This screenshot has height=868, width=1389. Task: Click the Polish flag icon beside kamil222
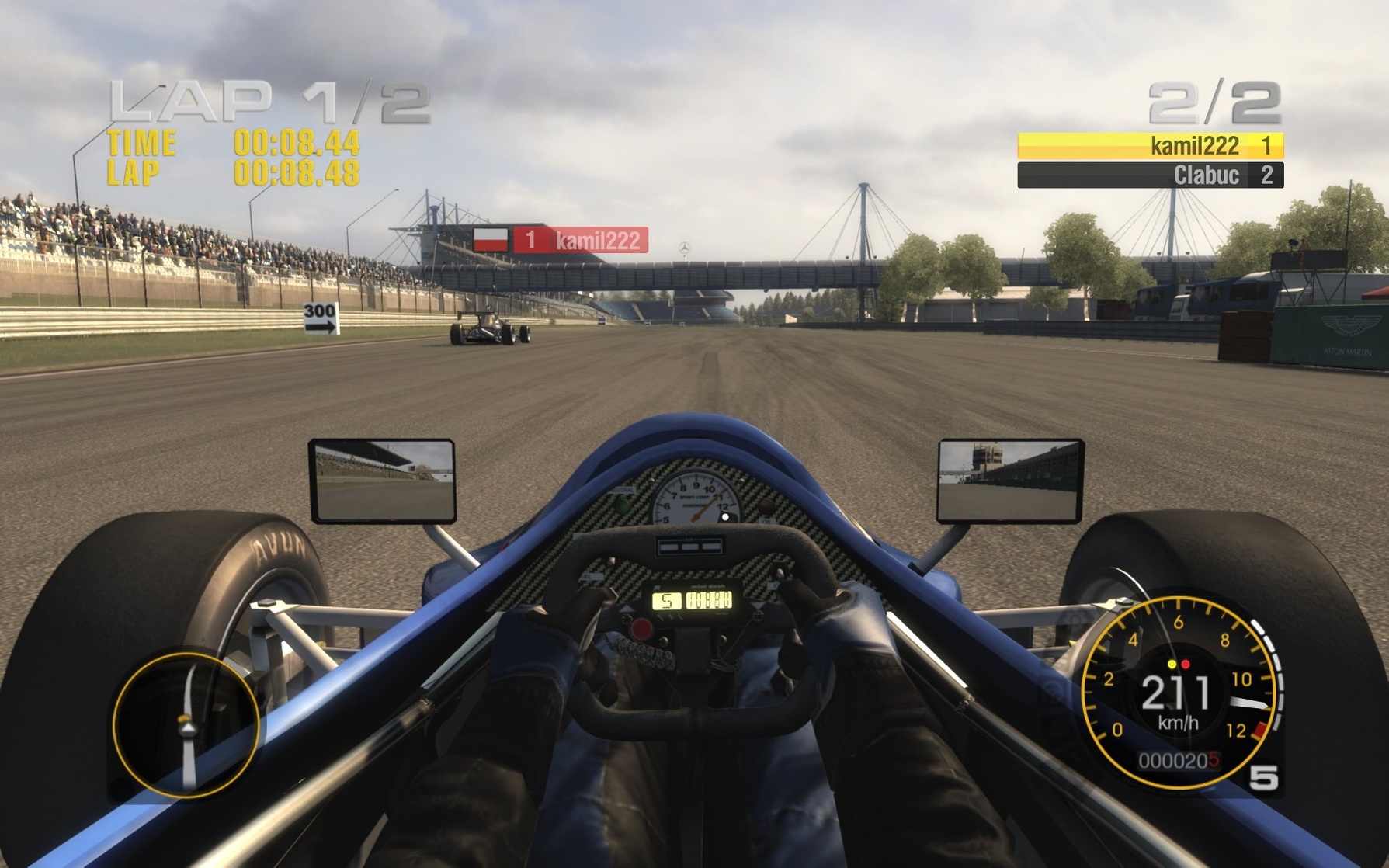tap(491, 240)
